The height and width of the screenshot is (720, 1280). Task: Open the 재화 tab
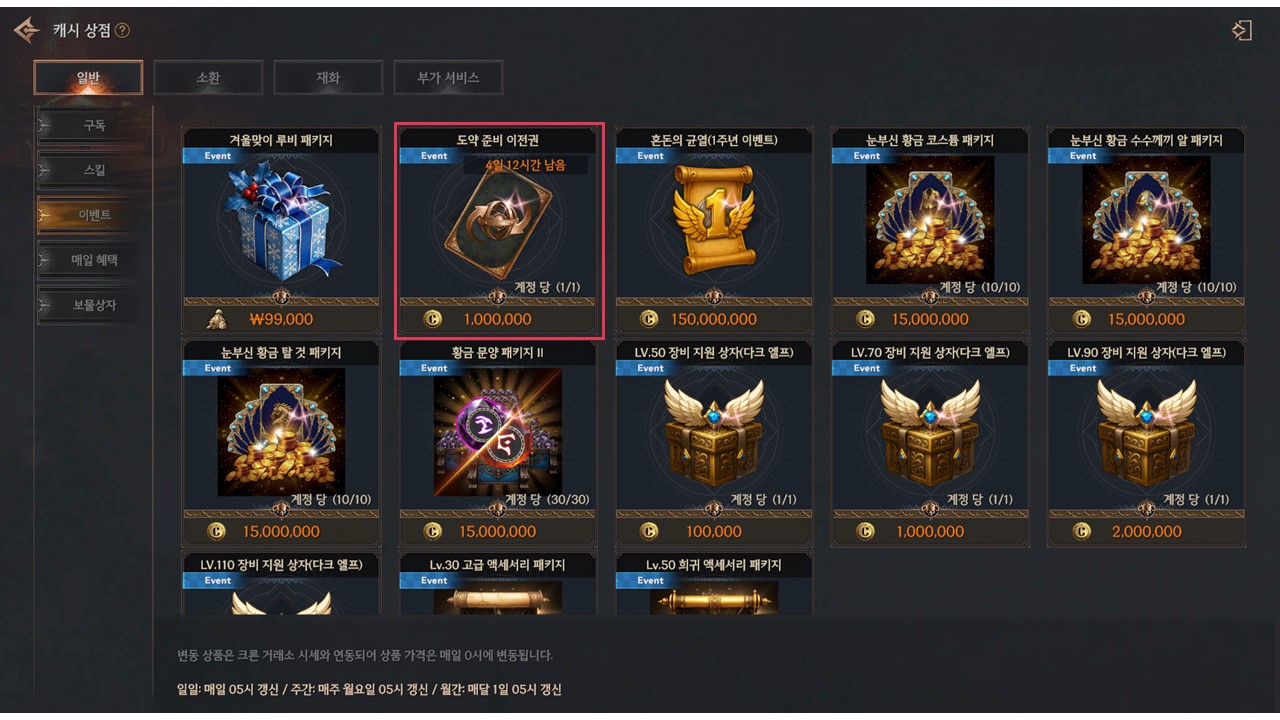328,78
